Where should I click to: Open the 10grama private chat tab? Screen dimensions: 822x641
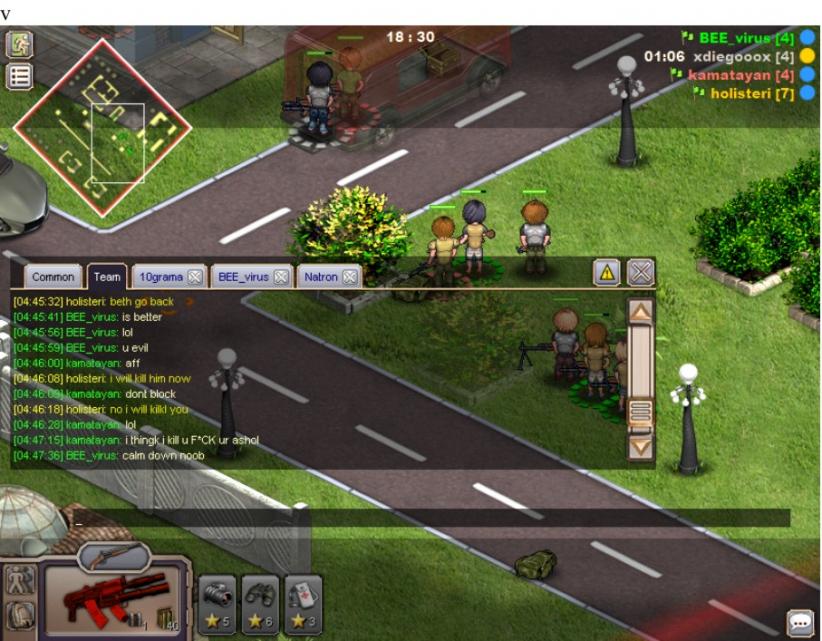tap(159, 277)
